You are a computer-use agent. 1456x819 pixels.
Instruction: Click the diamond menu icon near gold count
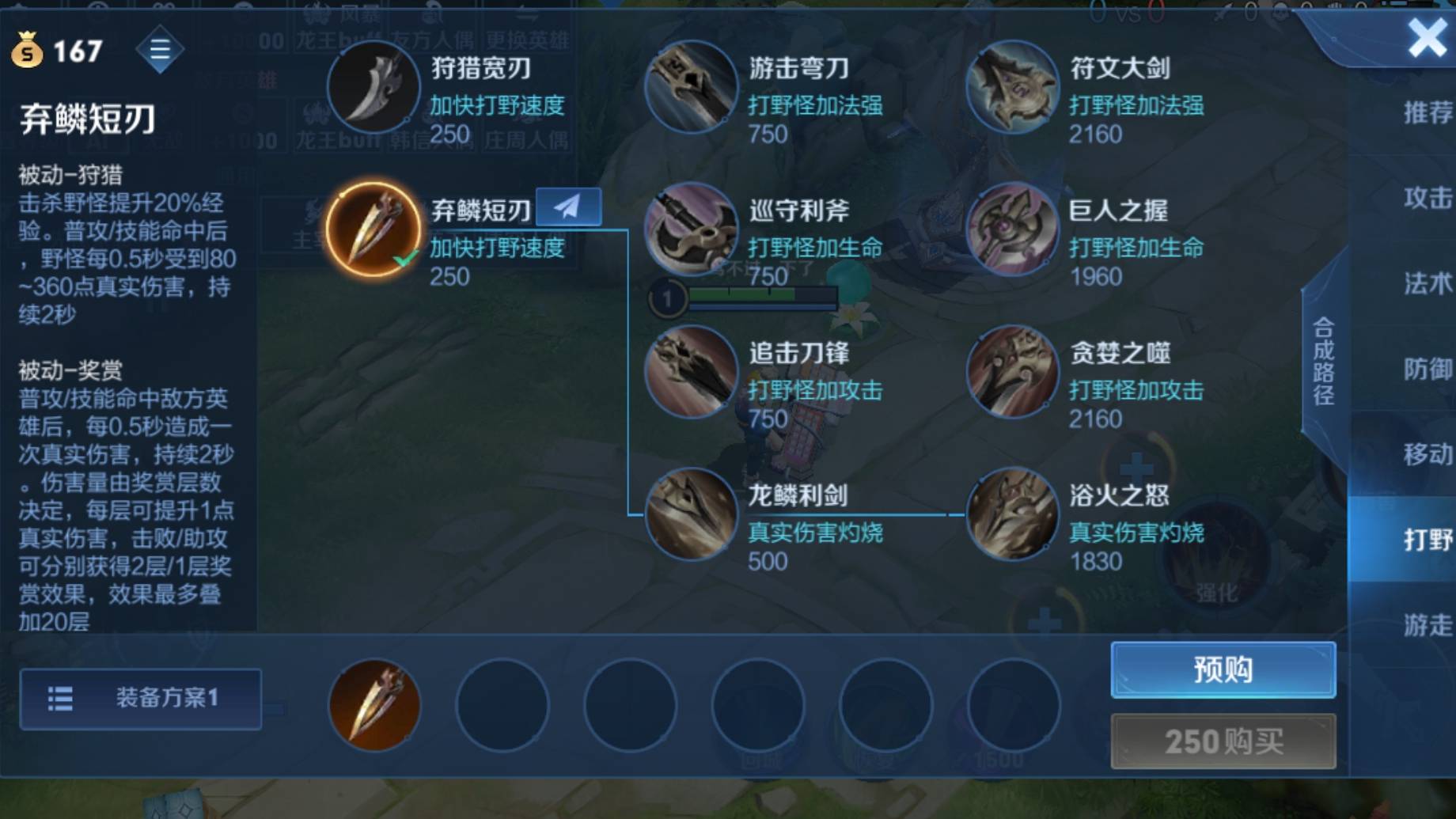(161, 49)
